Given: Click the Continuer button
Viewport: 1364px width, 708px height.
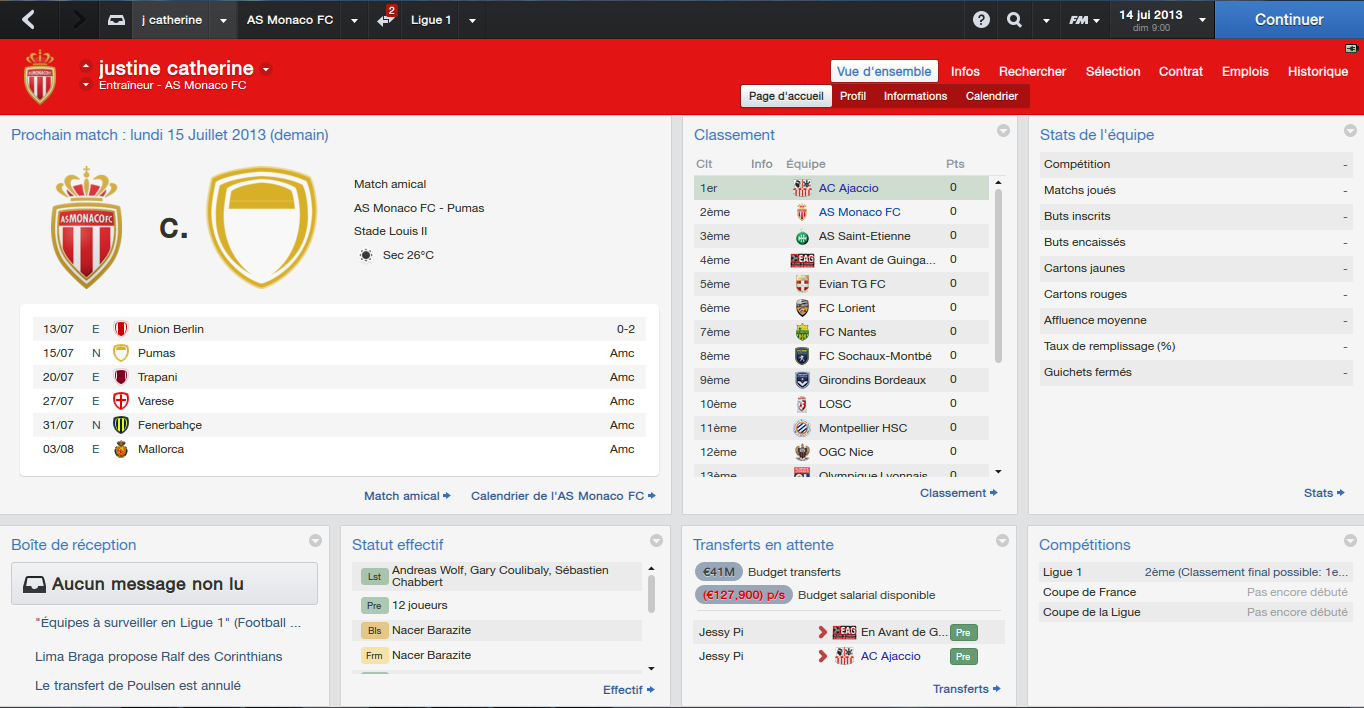Looking at the screenshot, I should click(1288, 20).
